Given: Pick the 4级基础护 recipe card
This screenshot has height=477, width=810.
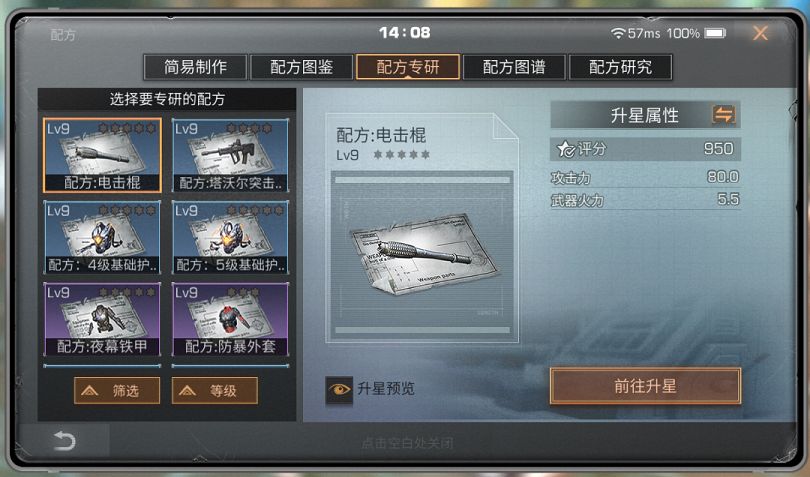Looking at the screenshot, I should [x=102, y=237].
